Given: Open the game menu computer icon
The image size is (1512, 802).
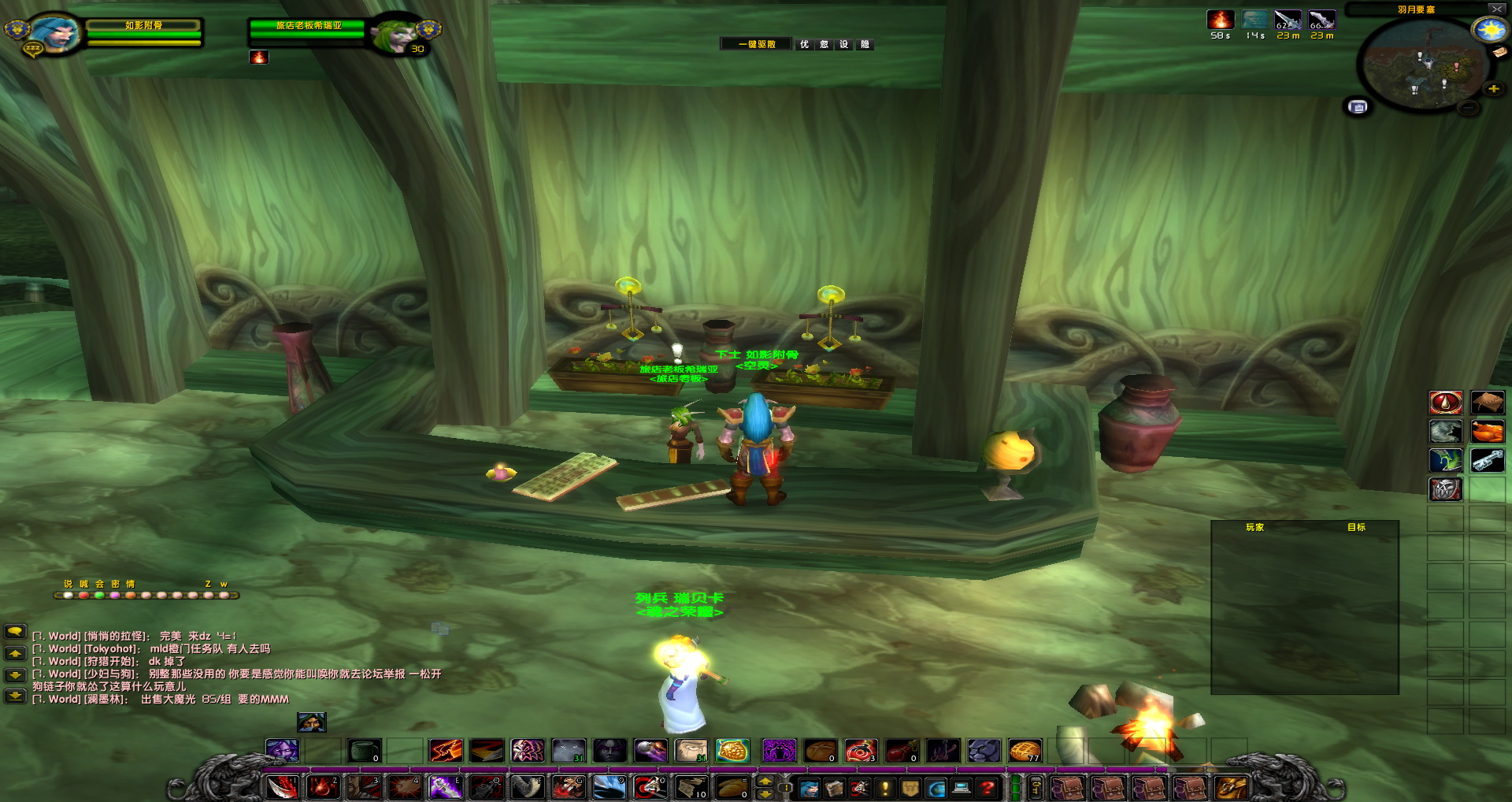Looking at the screenshot, I should click(x=960, y=788).
